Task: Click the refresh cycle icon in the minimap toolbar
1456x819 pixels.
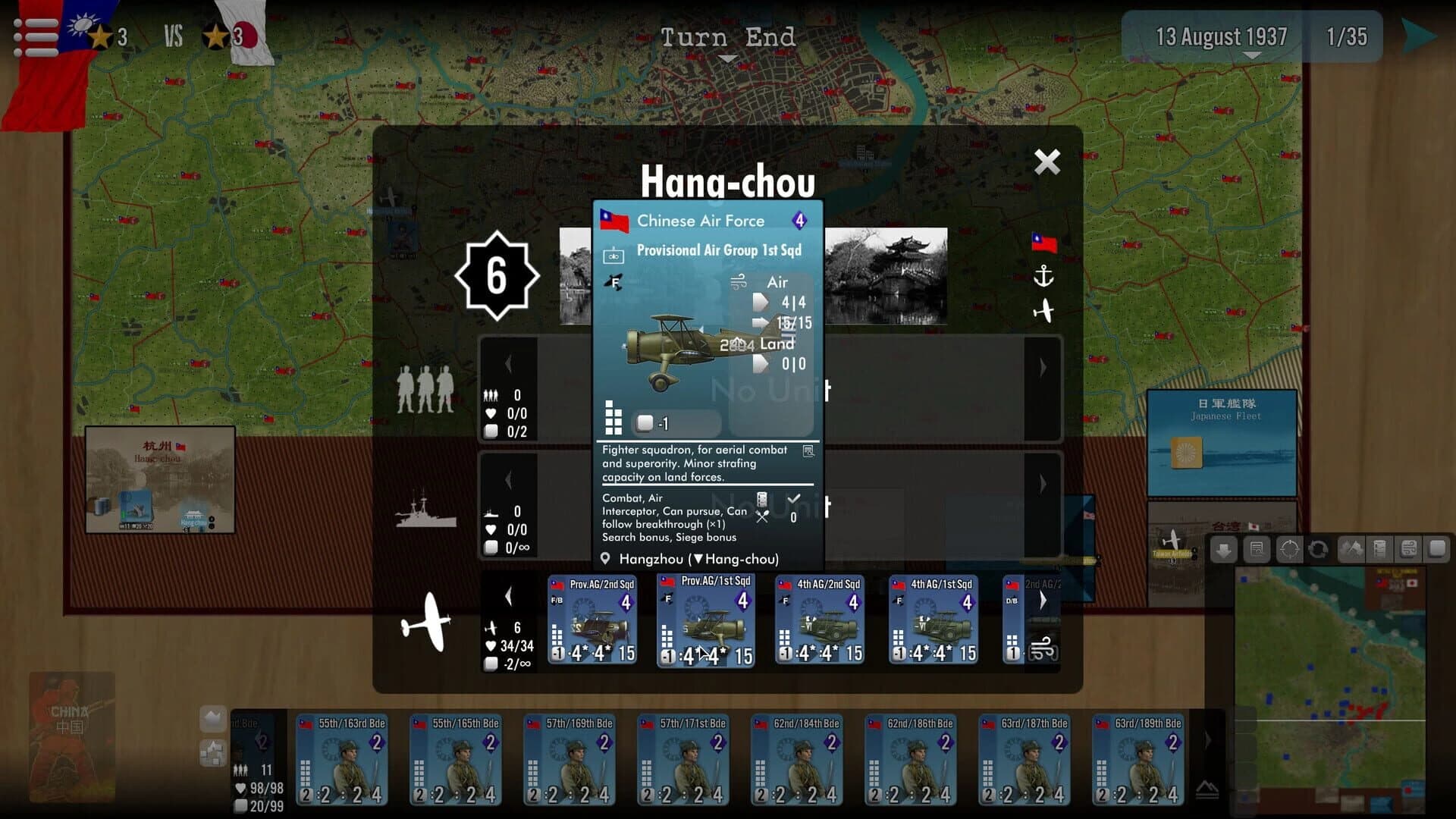Action: click(1319, 548)
